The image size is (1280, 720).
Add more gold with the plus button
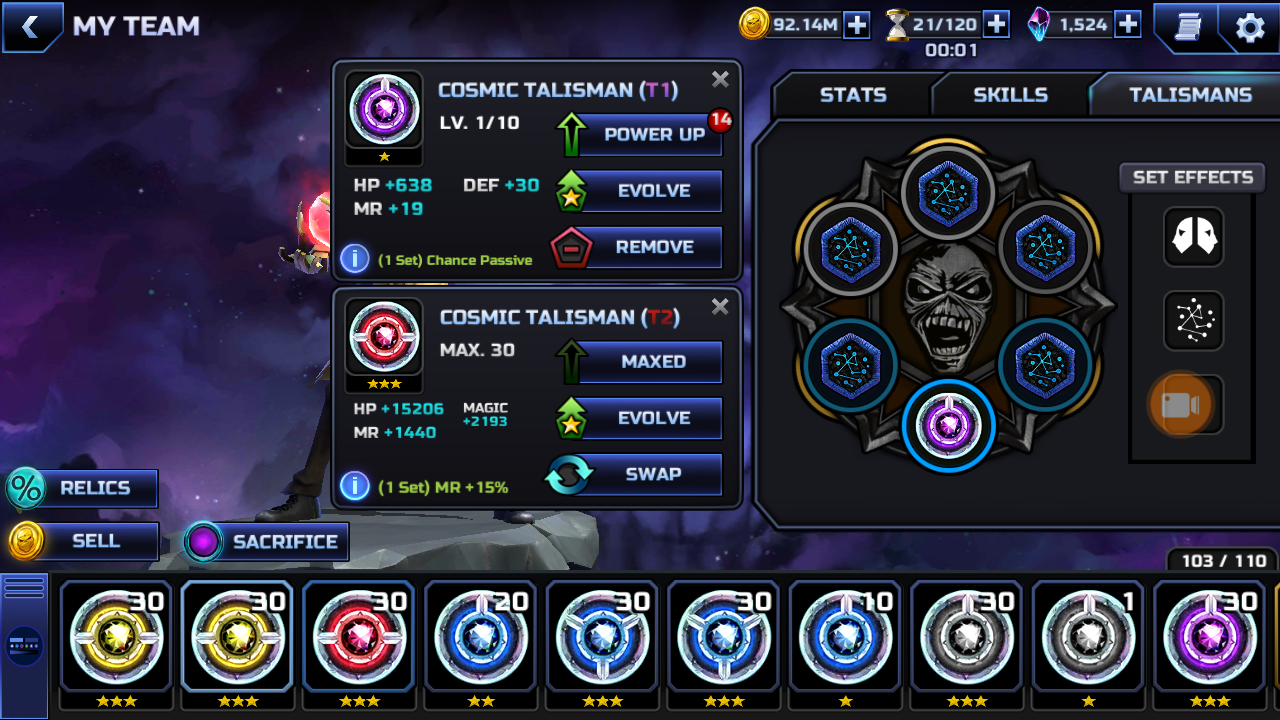[857, 25]
